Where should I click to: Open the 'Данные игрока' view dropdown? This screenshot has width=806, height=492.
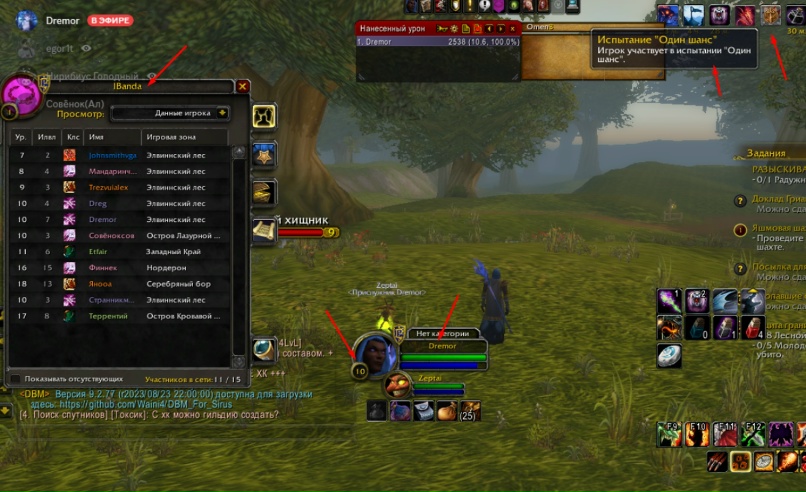tap(169, 113)
